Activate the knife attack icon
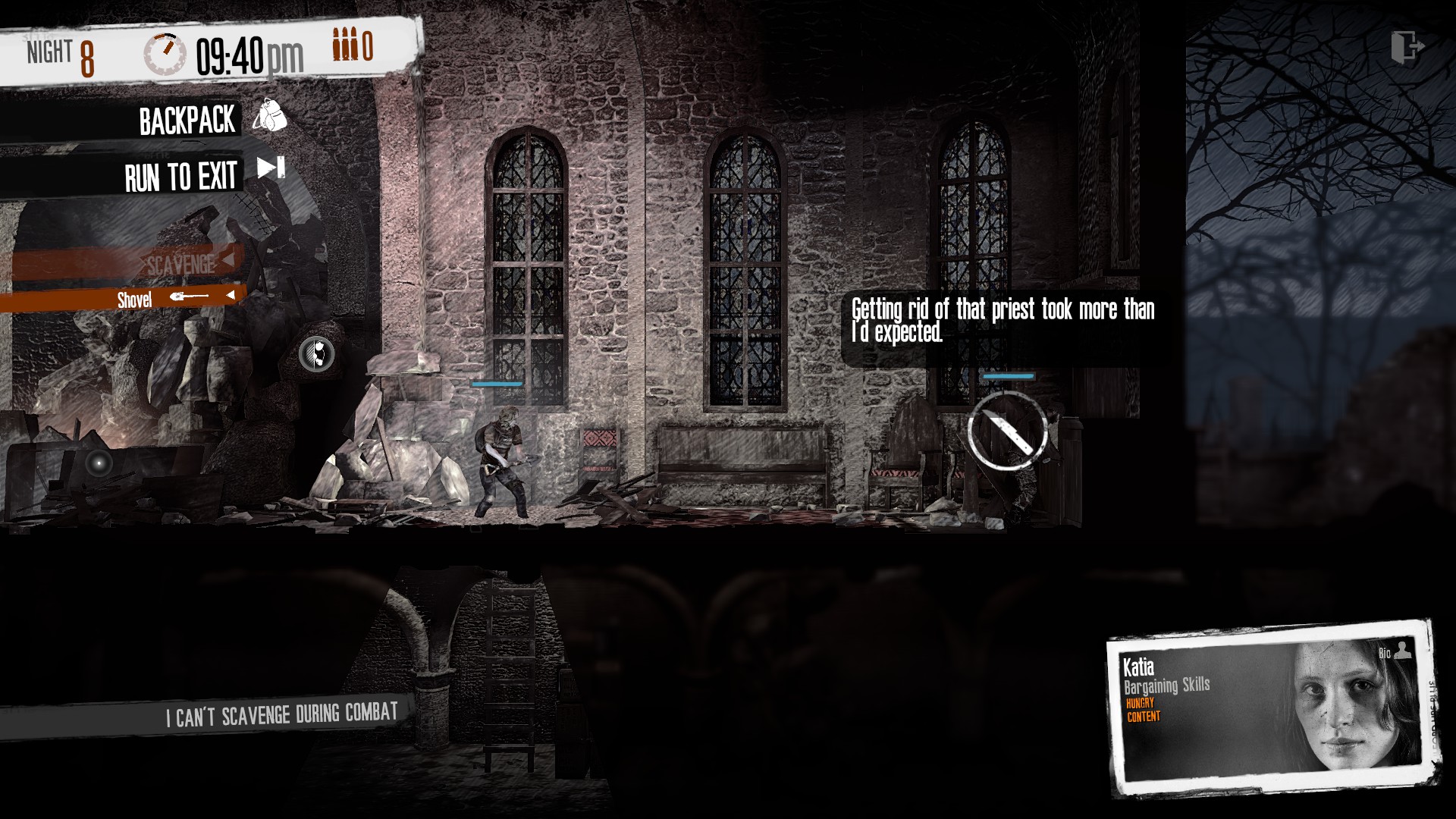Screen dimensions: 1456x819 1007,431
